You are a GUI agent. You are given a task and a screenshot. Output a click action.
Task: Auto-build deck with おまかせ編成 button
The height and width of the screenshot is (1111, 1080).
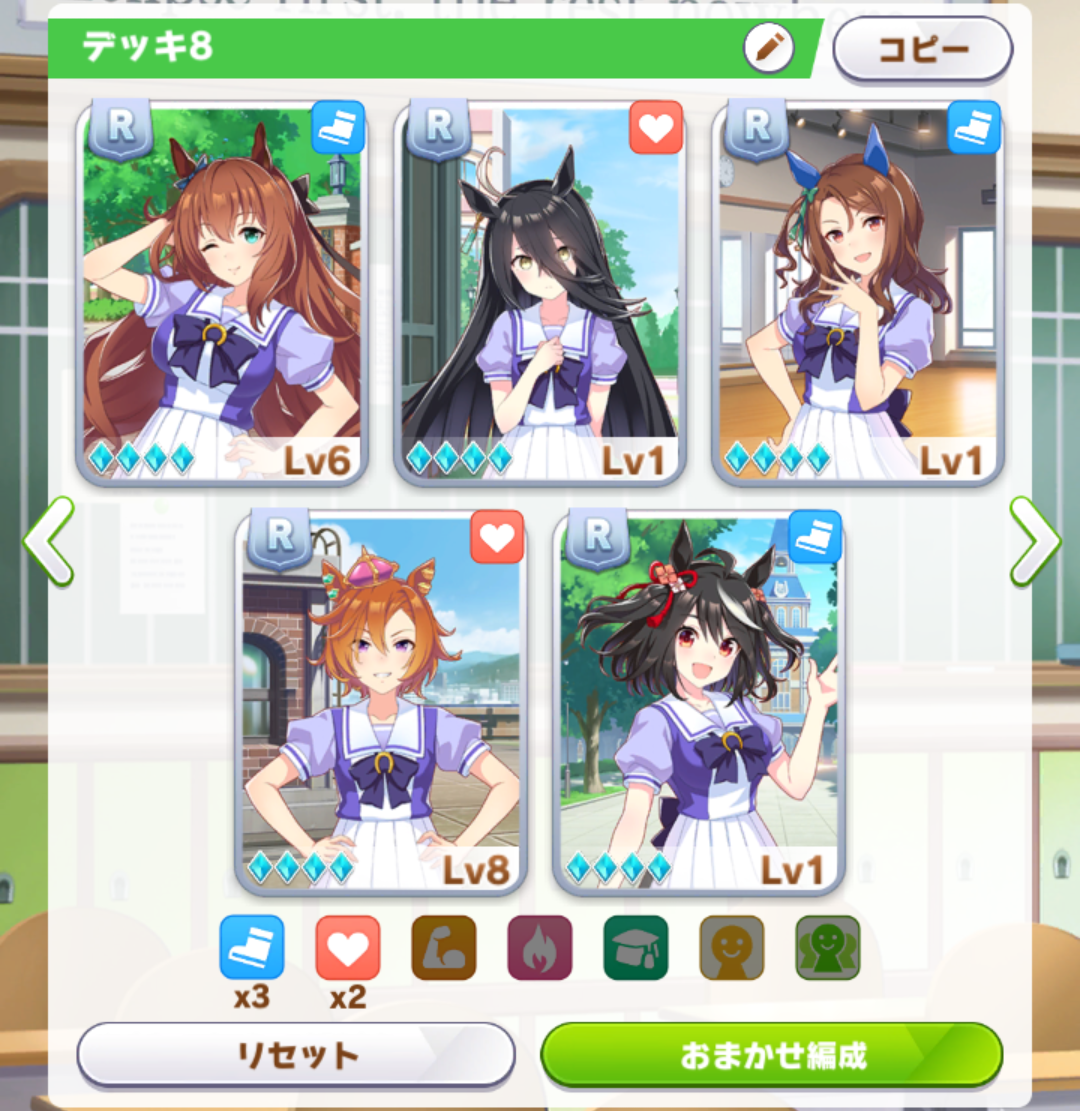[772, 1054]
